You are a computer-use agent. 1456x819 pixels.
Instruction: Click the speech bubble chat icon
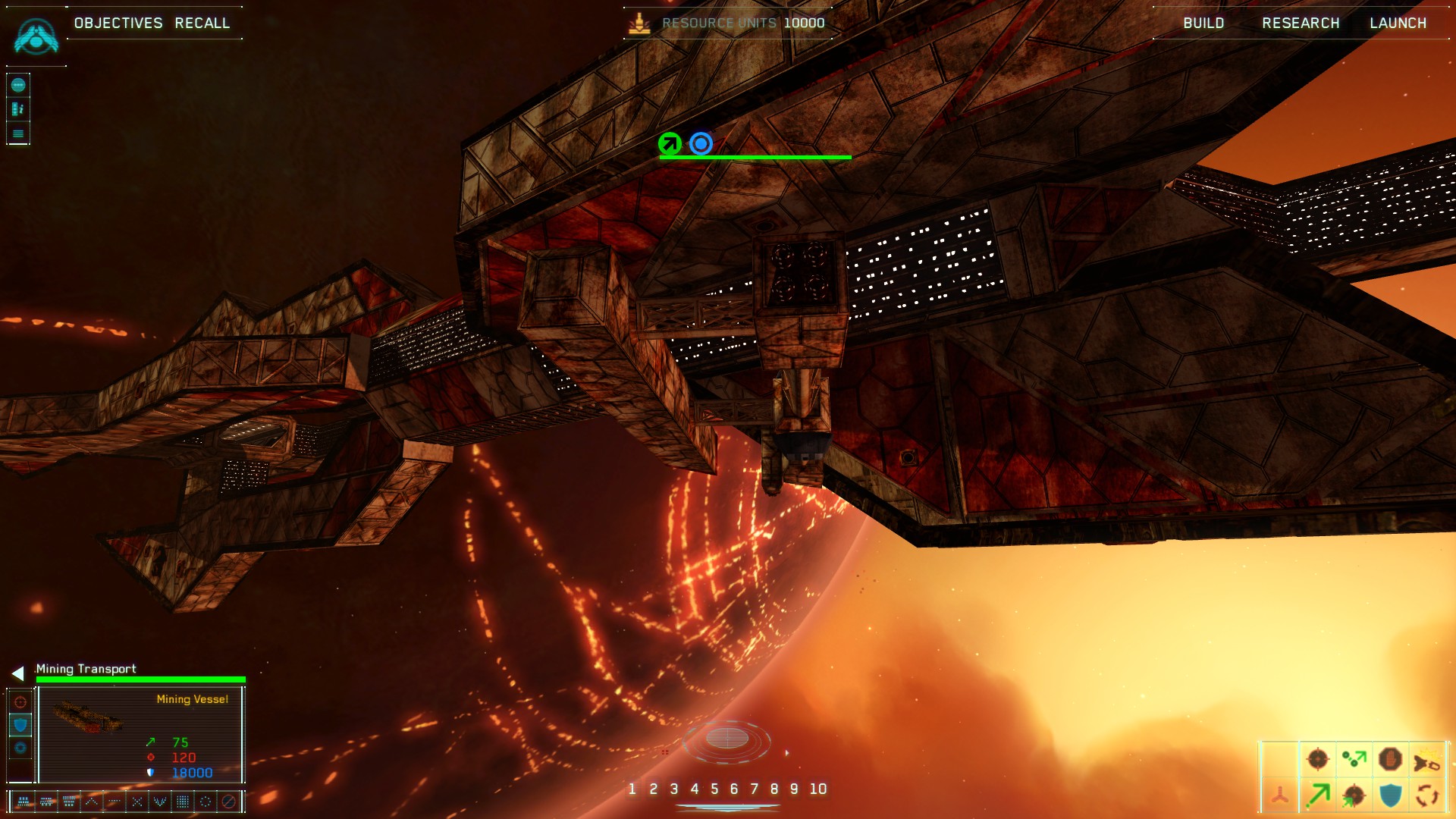(x=18, y=85)
